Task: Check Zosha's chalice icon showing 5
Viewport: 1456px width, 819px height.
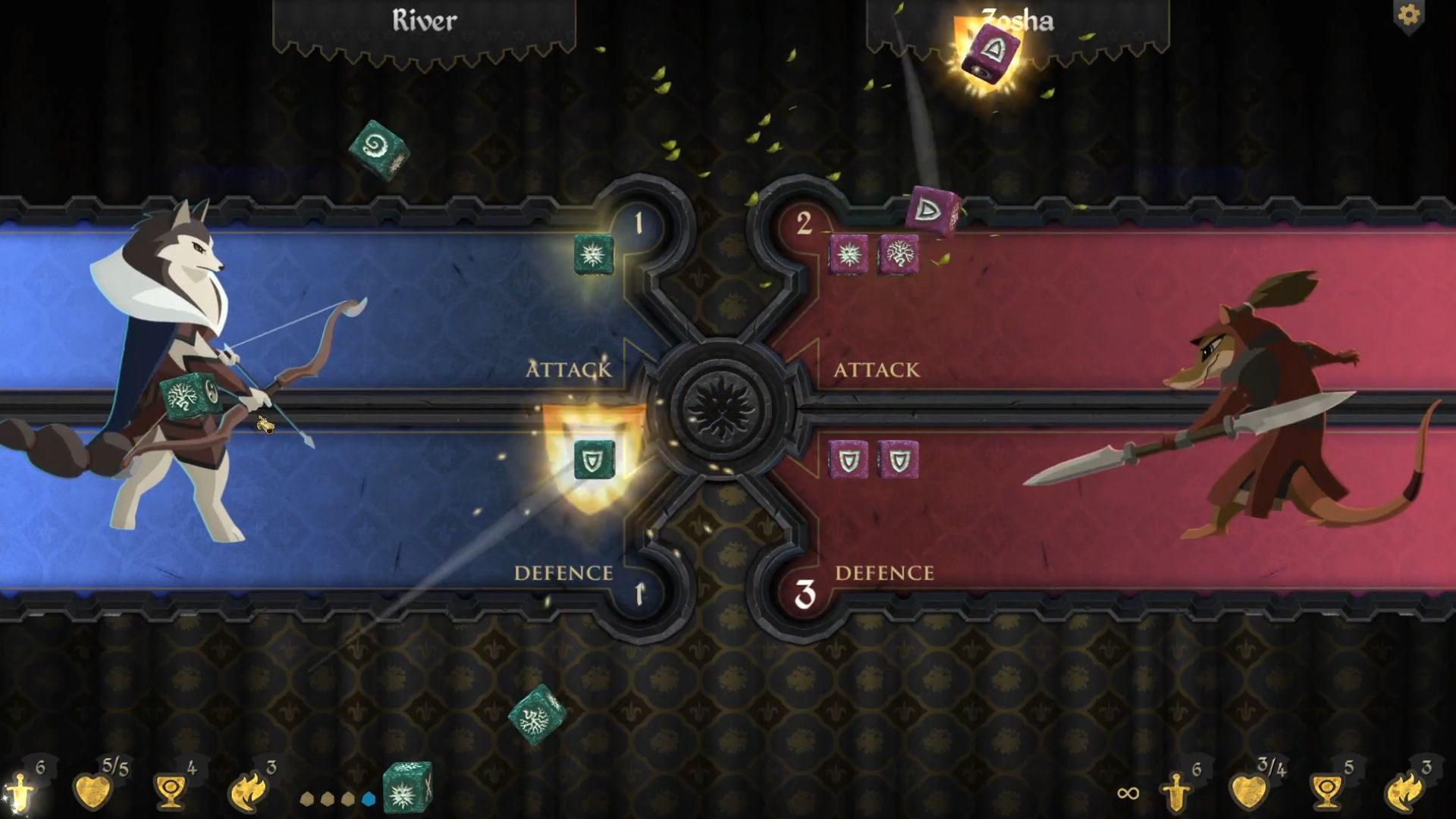Action: [x=1327, y=792]
